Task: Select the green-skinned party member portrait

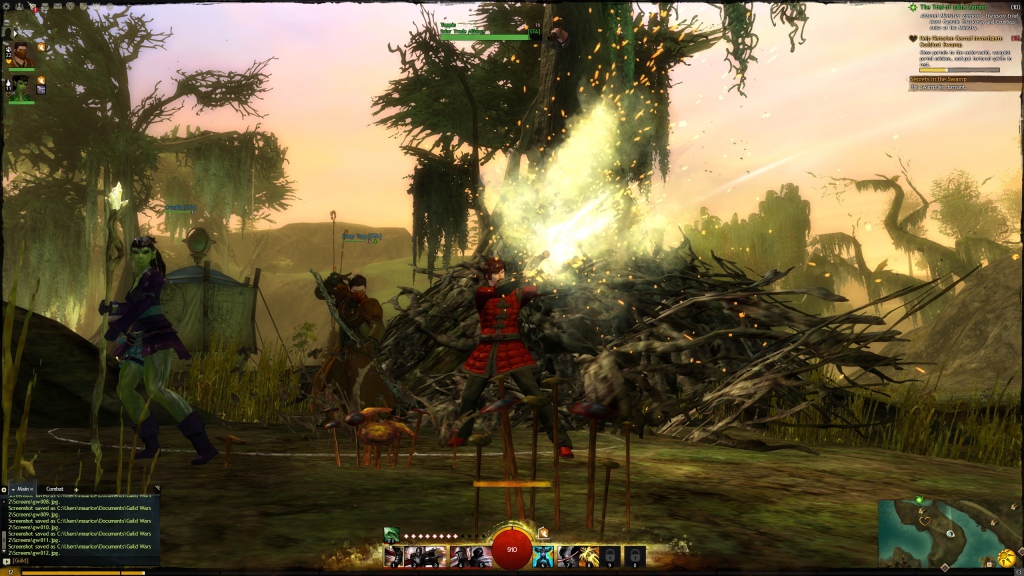Action: click(x=21, y=87)
